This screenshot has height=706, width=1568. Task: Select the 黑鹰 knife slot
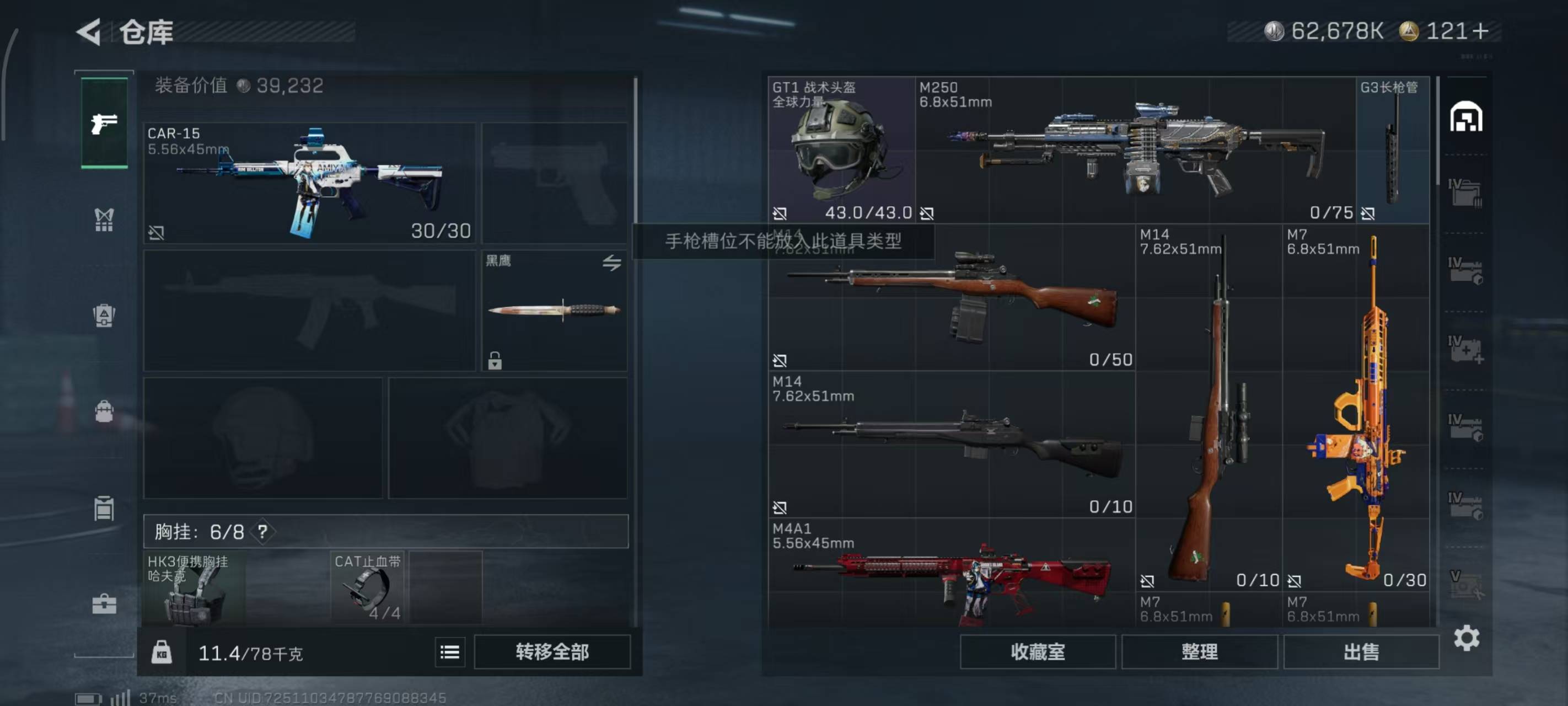pyautogui.click(x=554, y=310)
